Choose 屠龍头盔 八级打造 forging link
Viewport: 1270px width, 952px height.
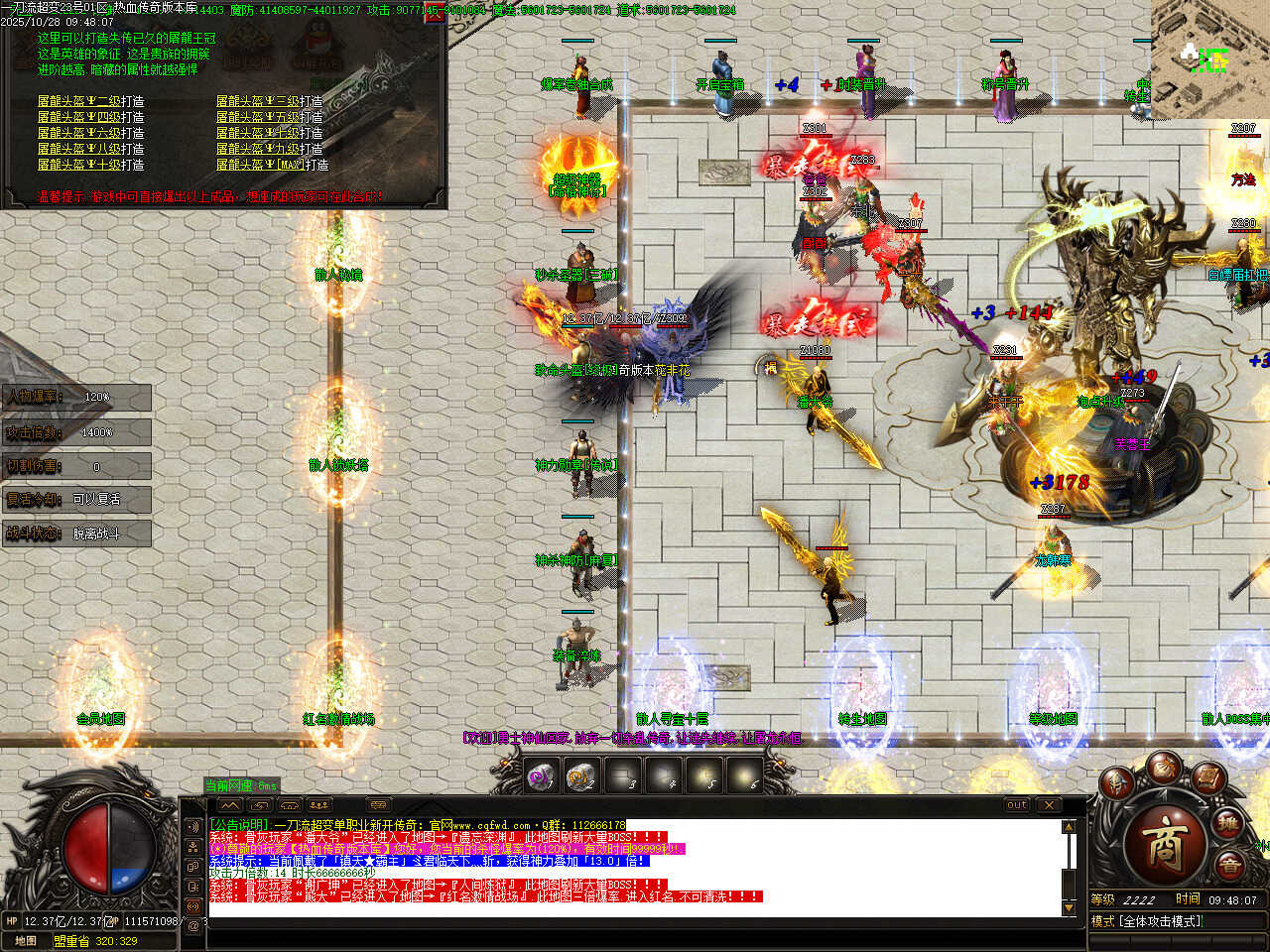click(91, 149)
